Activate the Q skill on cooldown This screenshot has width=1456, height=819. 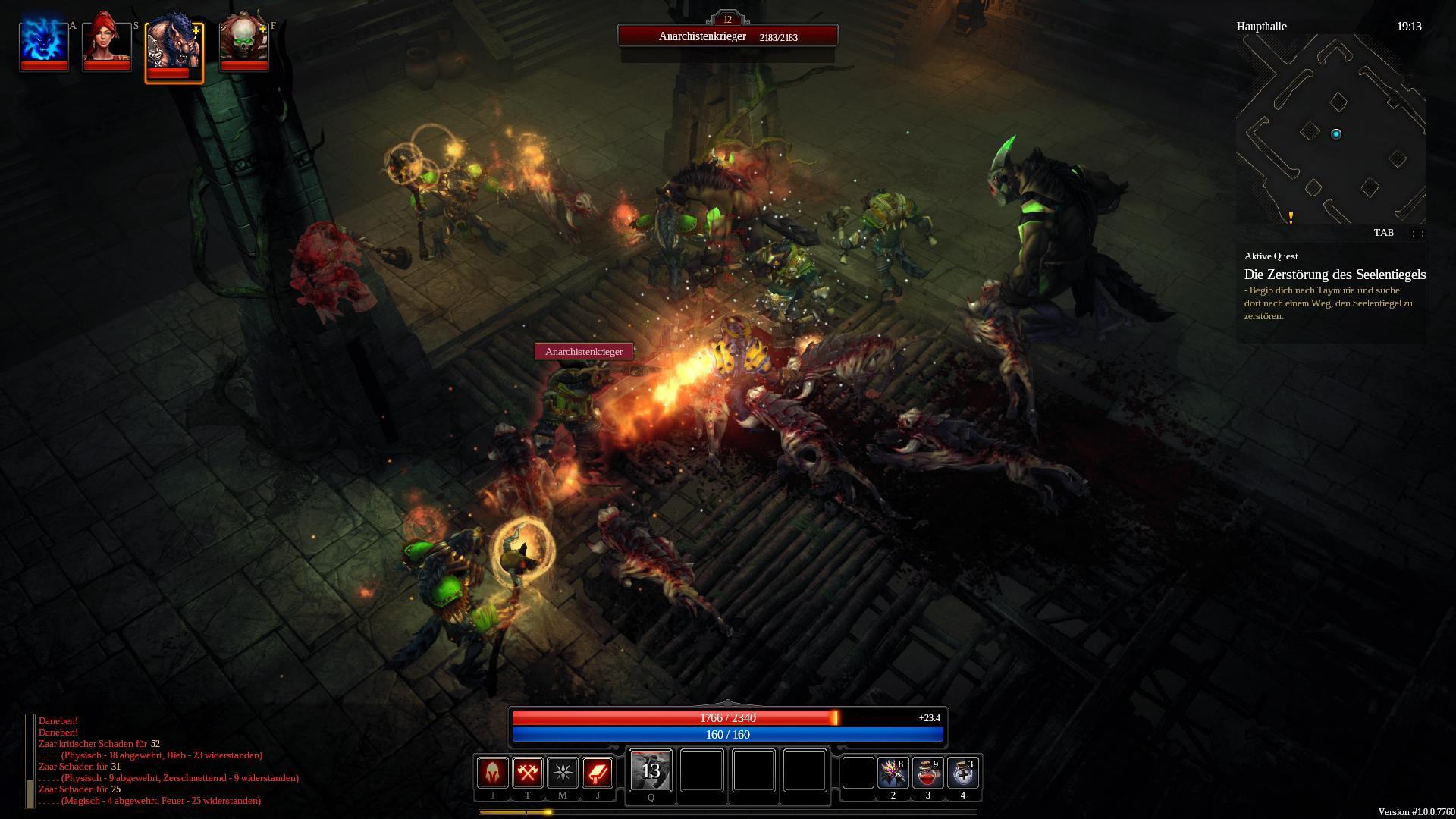(651, 770)
